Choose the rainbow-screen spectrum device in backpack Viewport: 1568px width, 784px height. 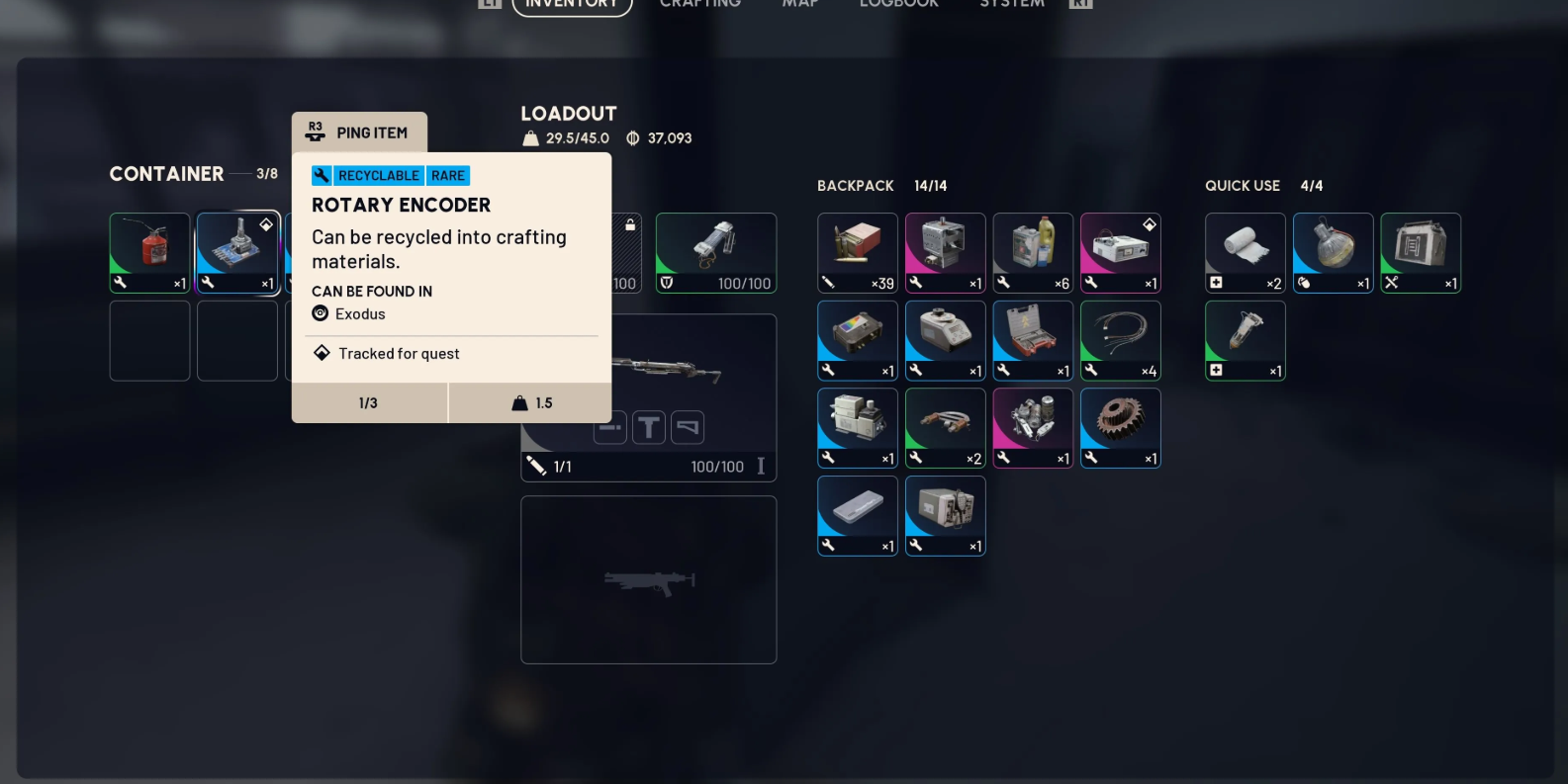click(858, 340)
